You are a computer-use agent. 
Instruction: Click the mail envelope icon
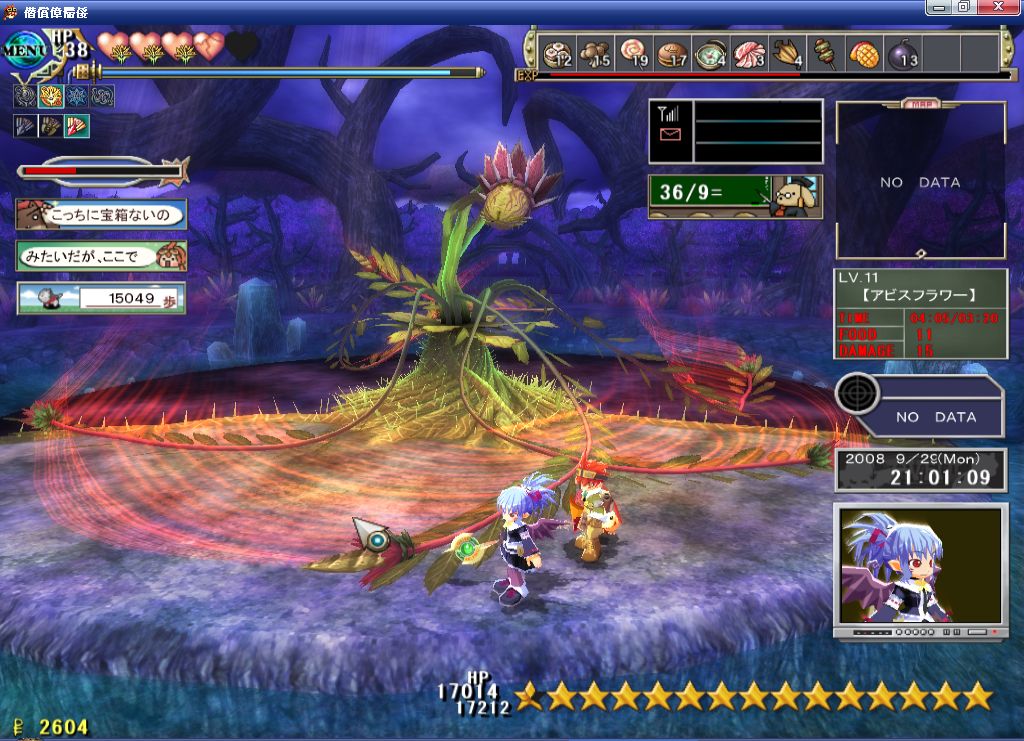point(670,134)
